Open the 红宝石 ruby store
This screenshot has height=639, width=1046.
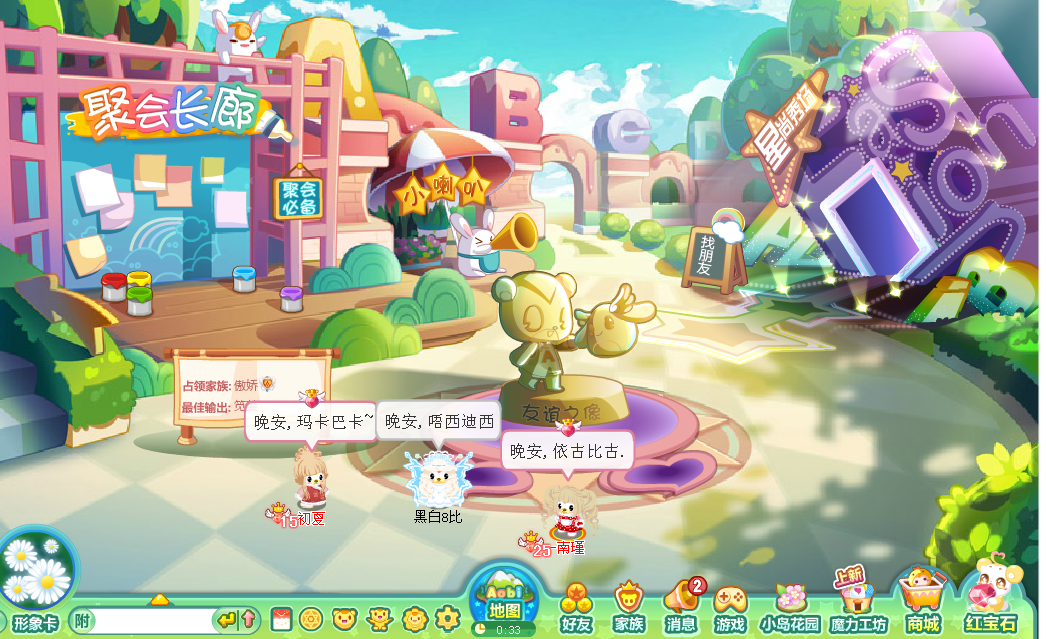click(x=991, y=606)
